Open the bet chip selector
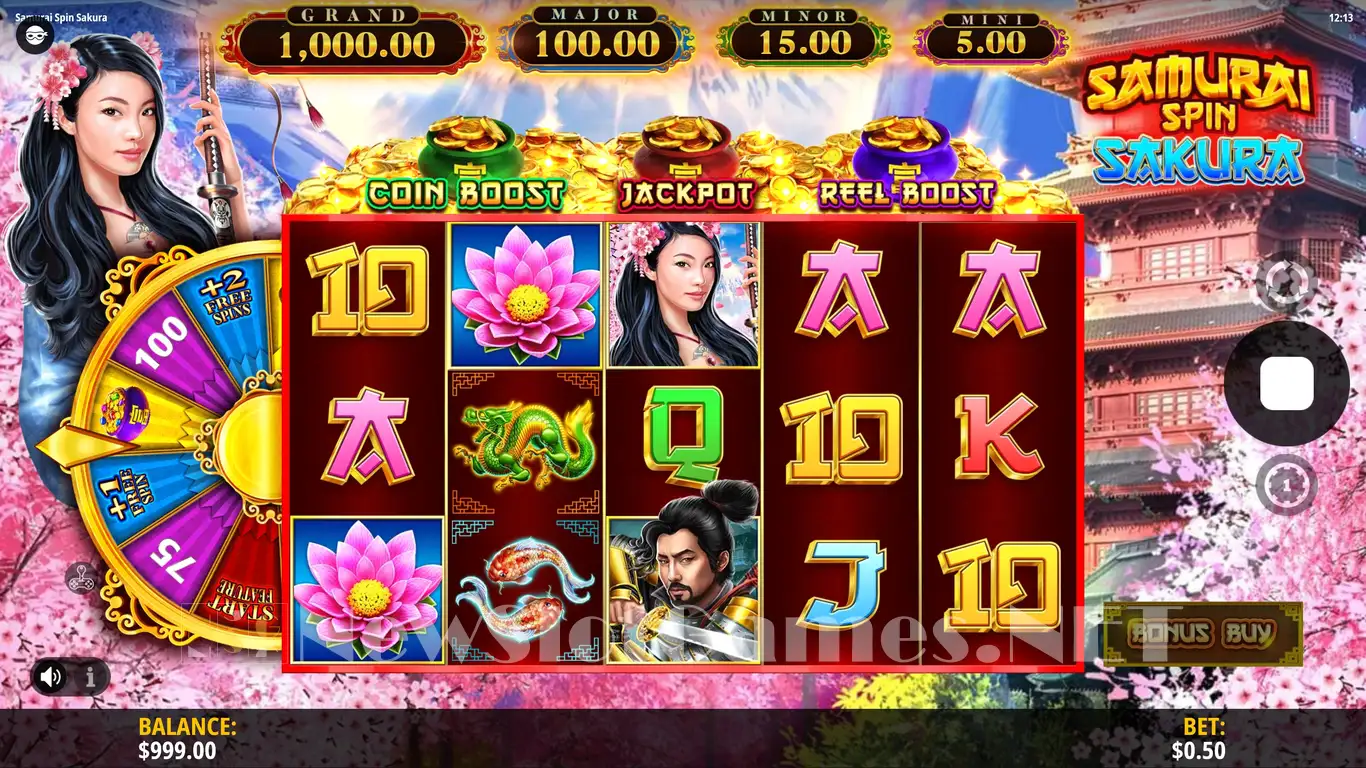1366x768 pixels. pos(1286,485)
